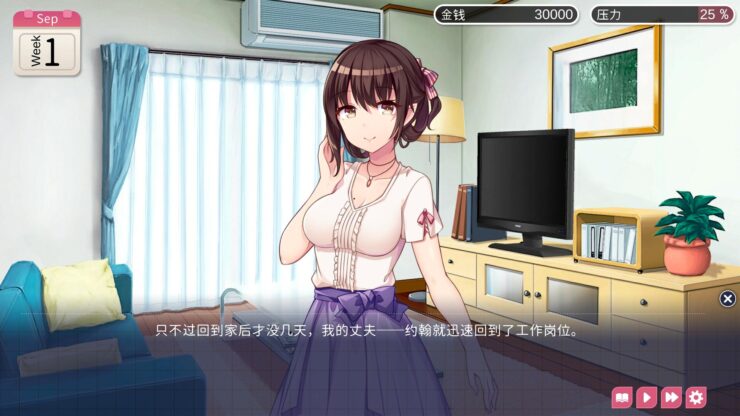The height and width of the screenshot is (416, 740).
Task: Start auto-play with the single arrow button
Action: (x=646, y=397)
